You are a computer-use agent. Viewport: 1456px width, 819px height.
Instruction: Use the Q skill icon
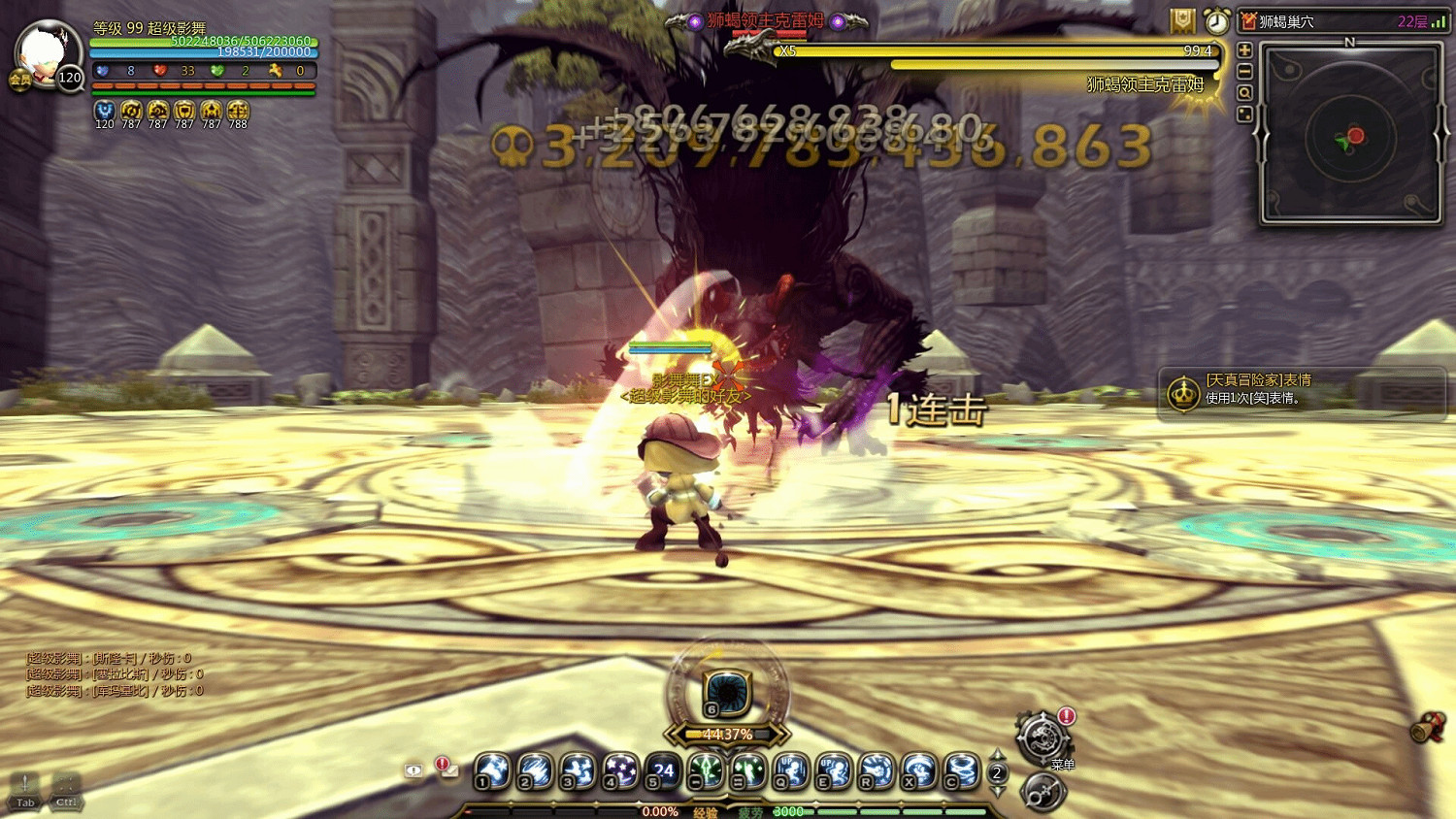(791, 770)
